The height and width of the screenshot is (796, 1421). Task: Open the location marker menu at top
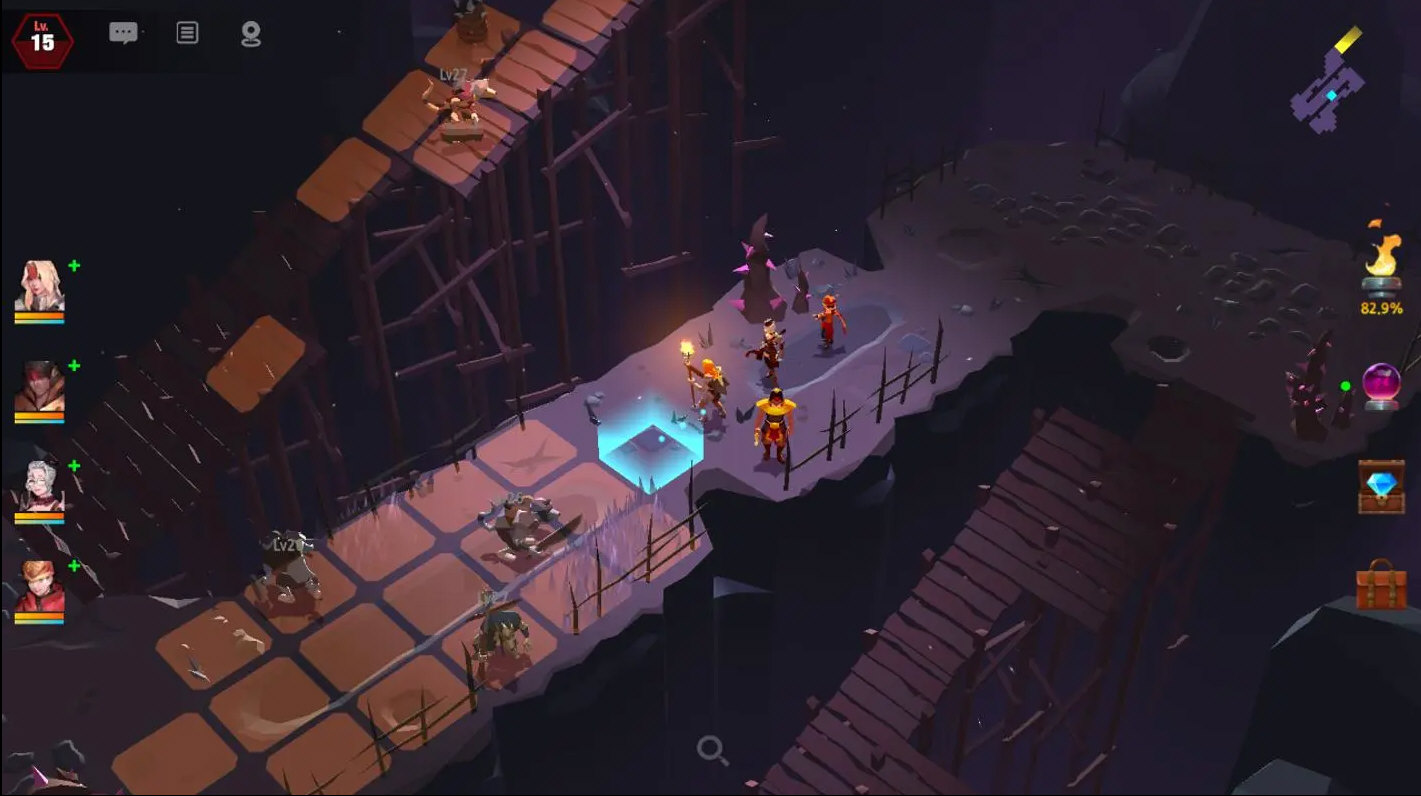(x=252, y=32)
